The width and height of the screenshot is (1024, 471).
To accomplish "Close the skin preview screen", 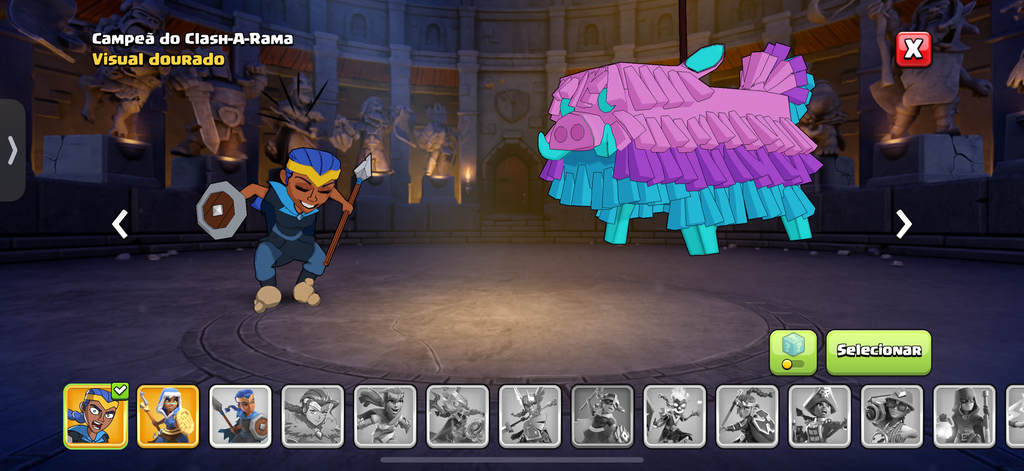I will tap(913, 49).
